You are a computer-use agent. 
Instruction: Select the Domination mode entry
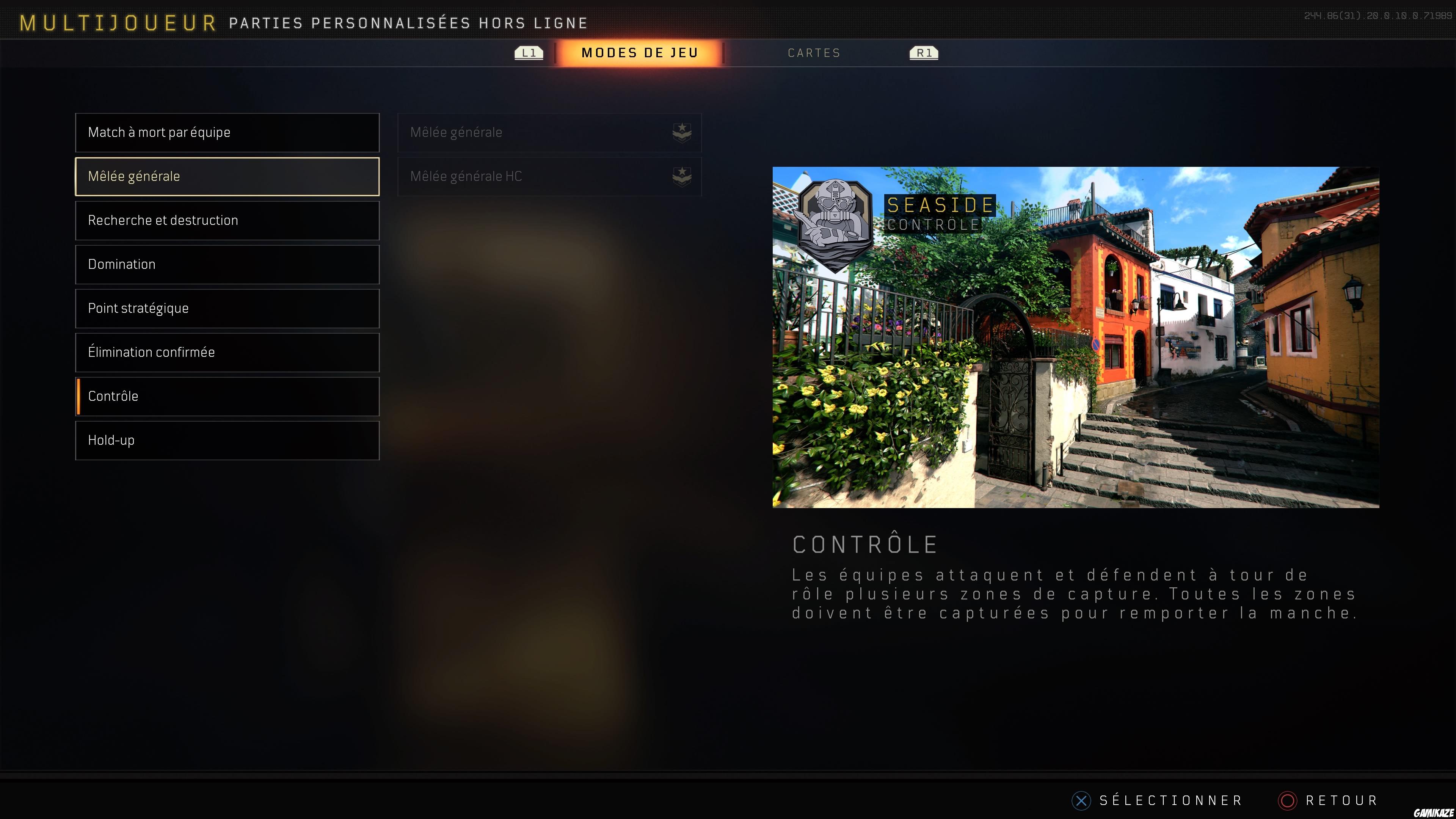click(x=226, y=264)
